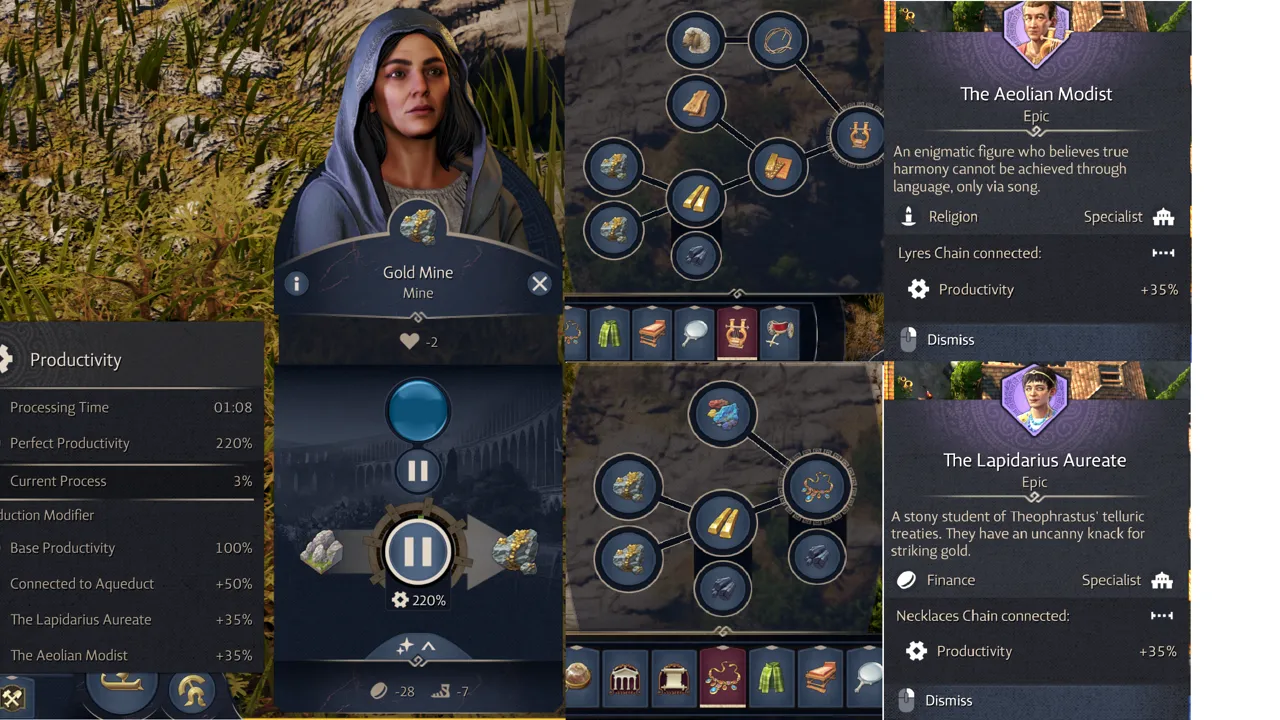
Task: Open the Gold Mine info button
Action: click(296, 284)
